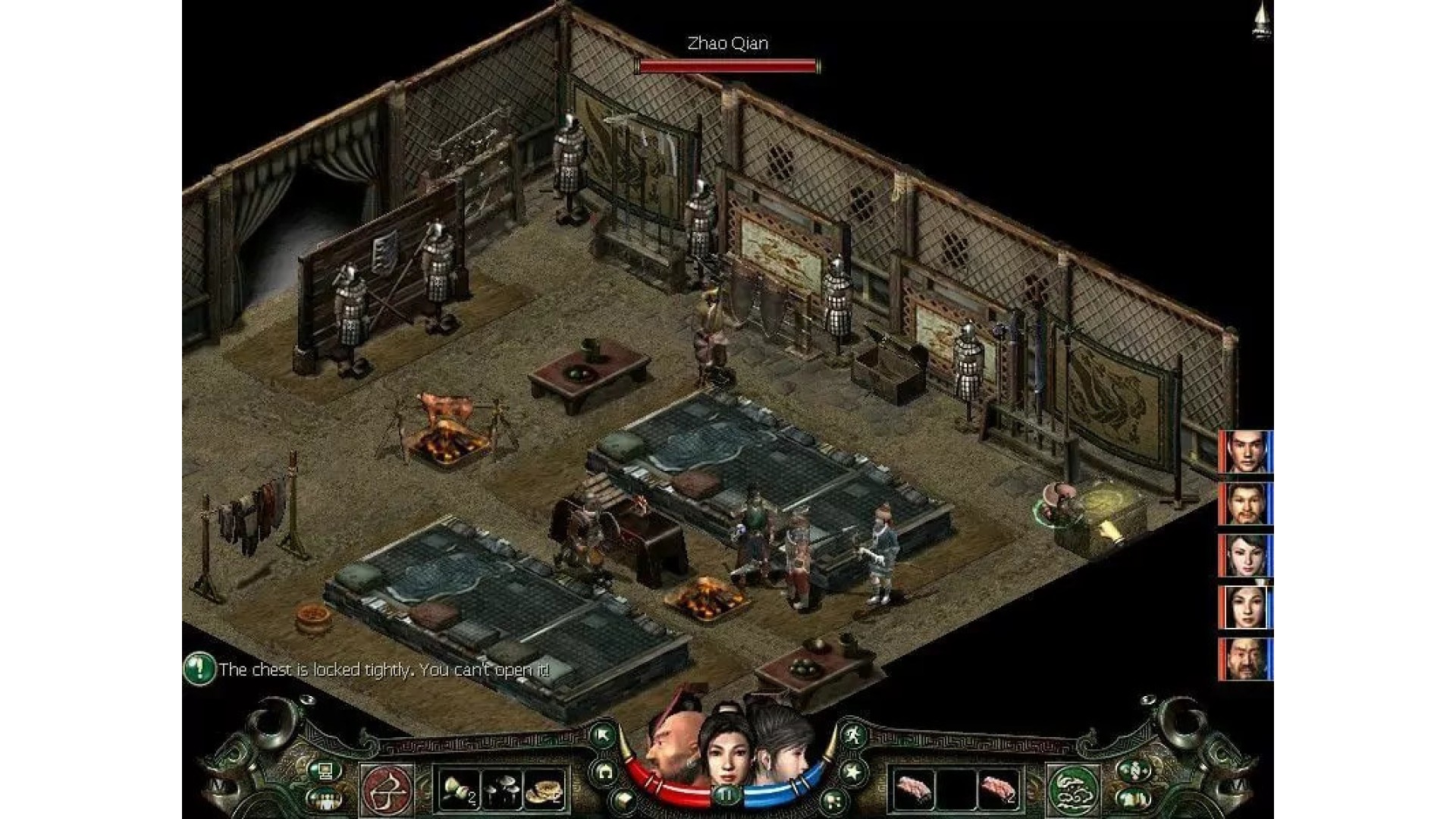
Task: Select the first raw meat slot
Action: coord(914,790)
